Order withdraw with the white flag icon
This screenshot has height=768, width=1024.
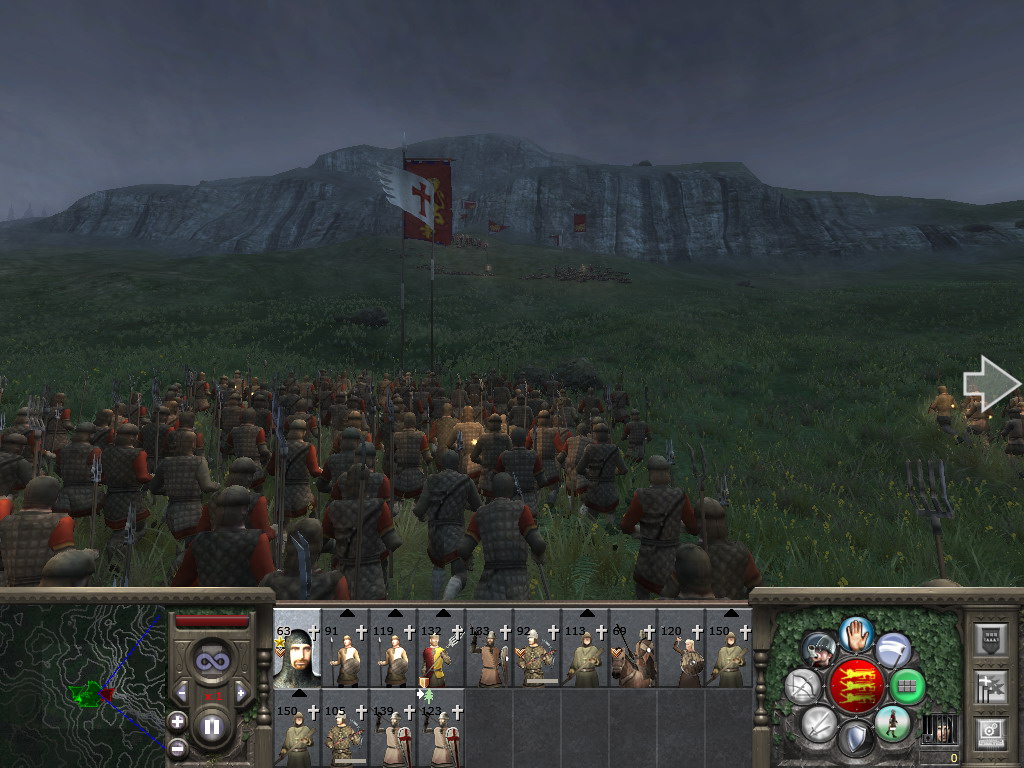[x=893, y=650]
